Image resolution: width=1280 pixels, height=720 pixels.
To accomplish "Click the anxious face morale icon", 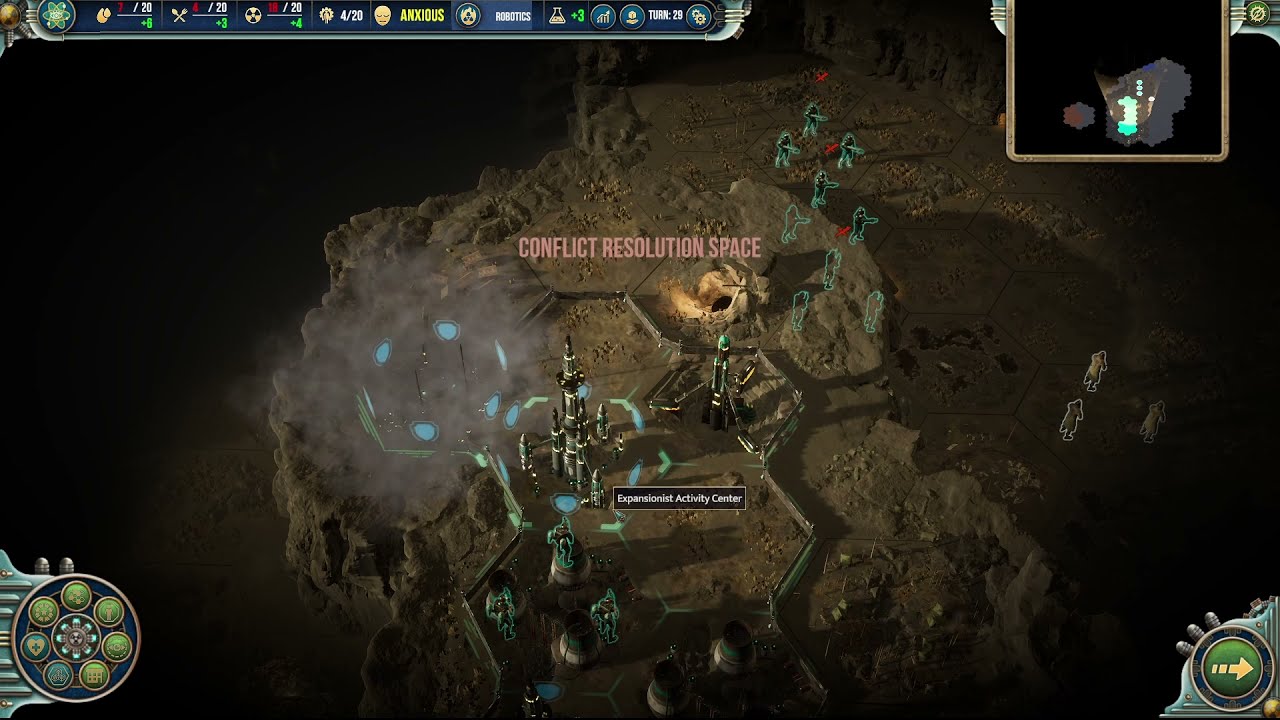I will click(x=382, y=16).
